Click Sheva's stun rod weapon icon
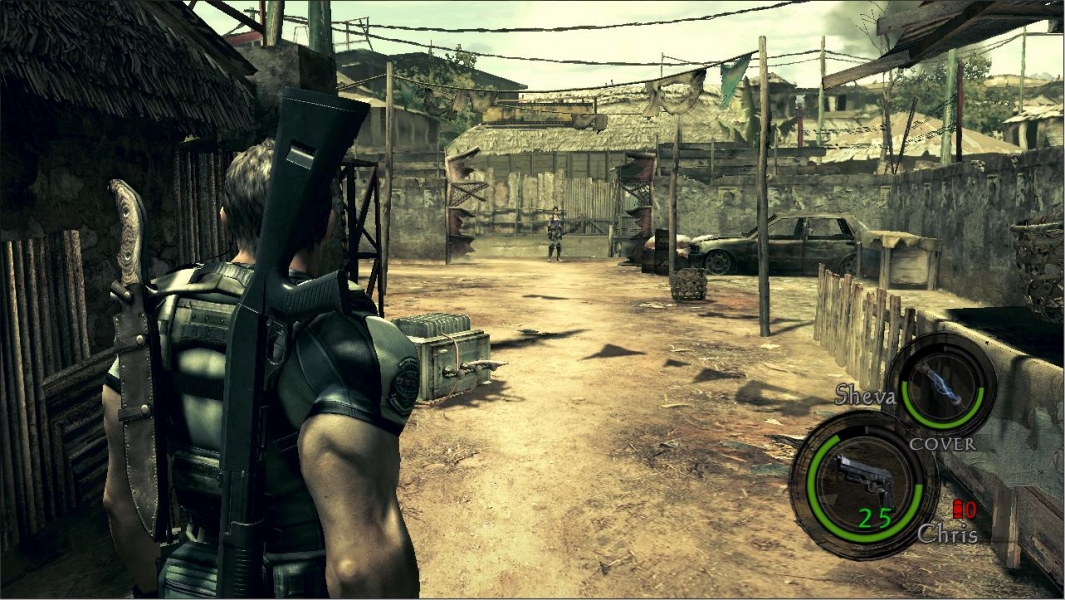Image resolution: width=1065 pixels, height=600 pixels. 942,385
